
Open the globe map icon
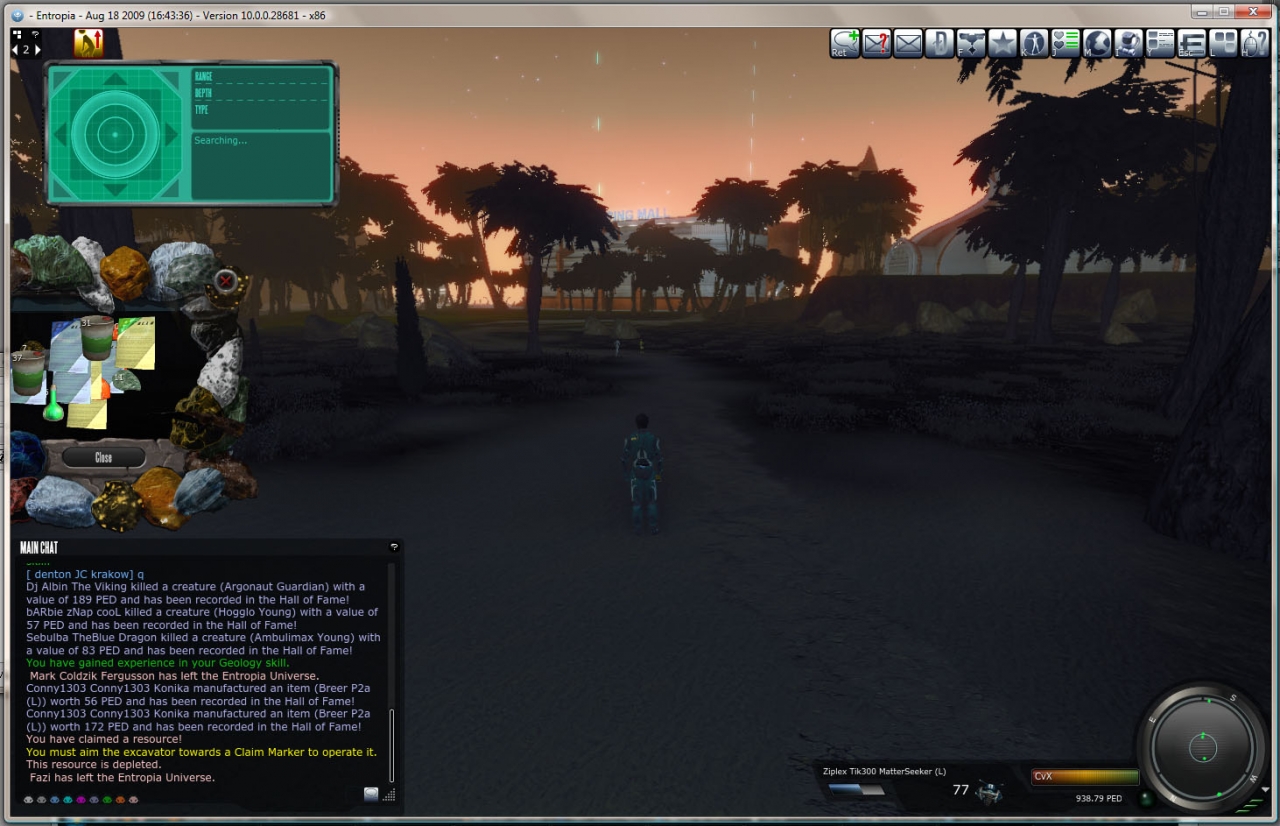click(1097, 44)
